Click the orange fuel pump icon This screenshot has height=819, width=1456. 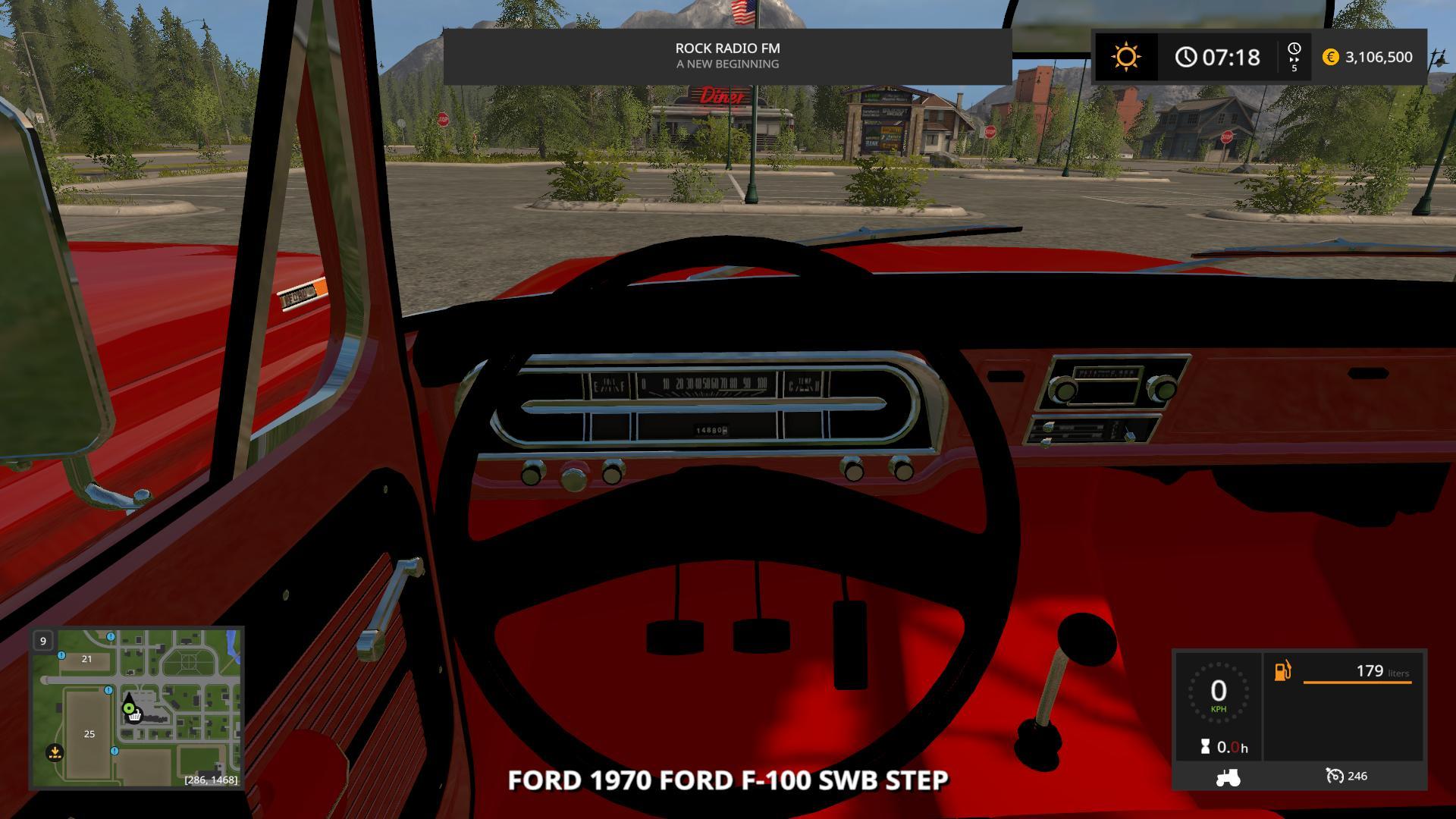click(1282, 671)
